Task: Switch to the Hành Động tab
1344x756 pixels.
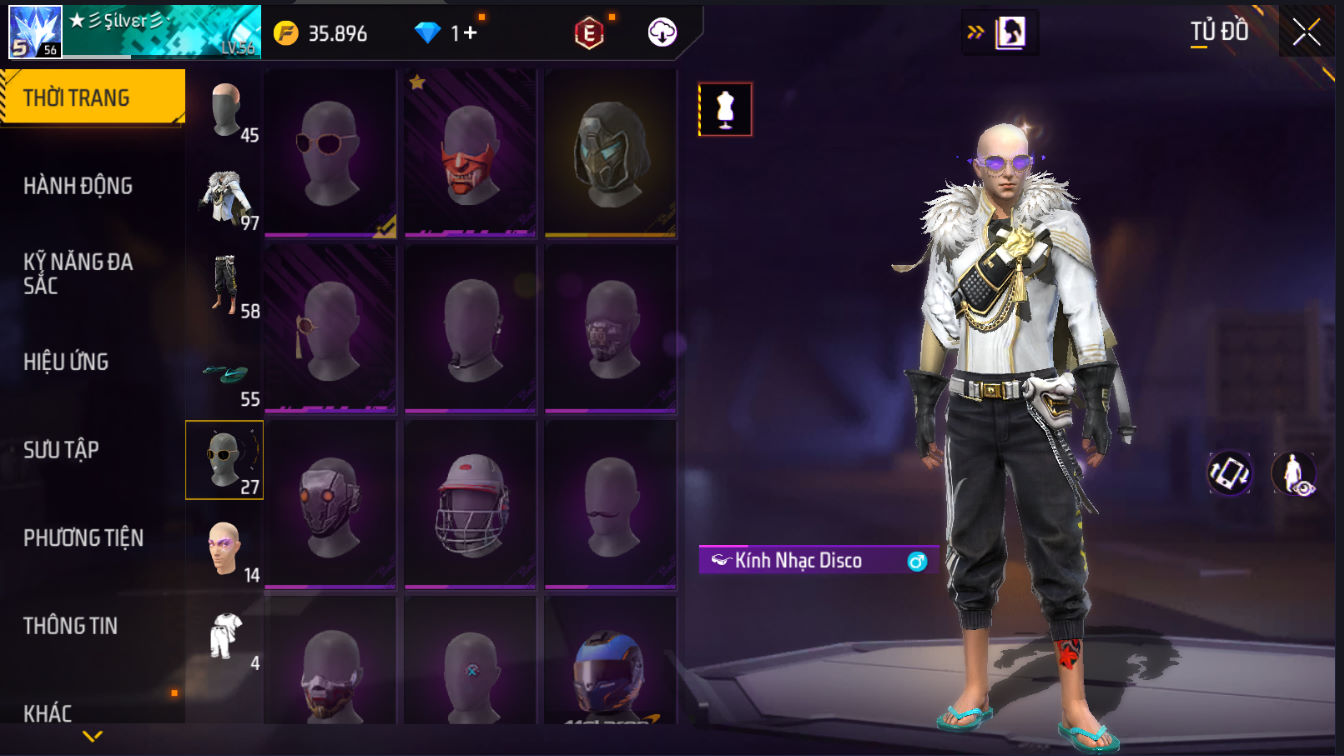Action: pyautogui.click(x=78, y=186)
